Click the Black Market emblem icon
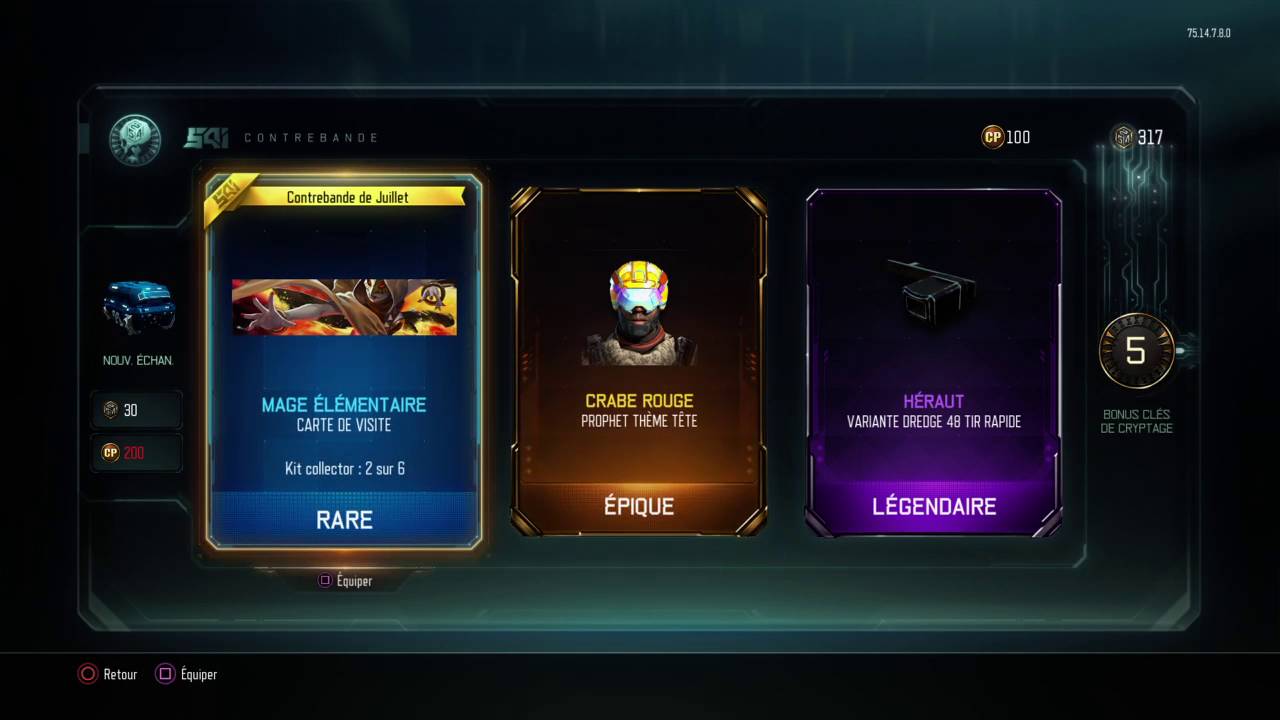1280x720 pixels. [x=134, y=139]
